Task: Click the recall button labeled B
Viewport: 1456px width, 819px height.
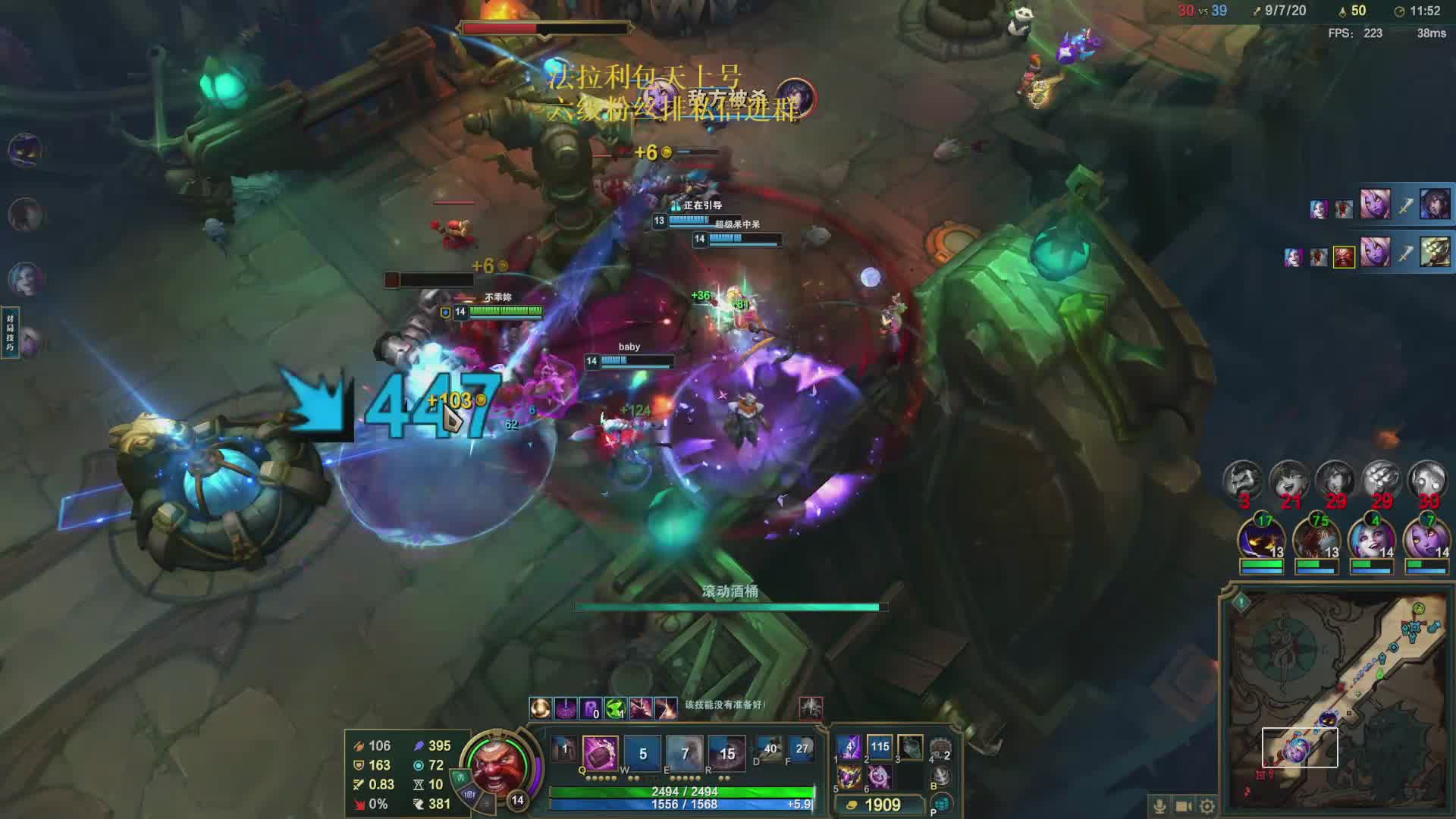Action: click(x=941, y=777)
